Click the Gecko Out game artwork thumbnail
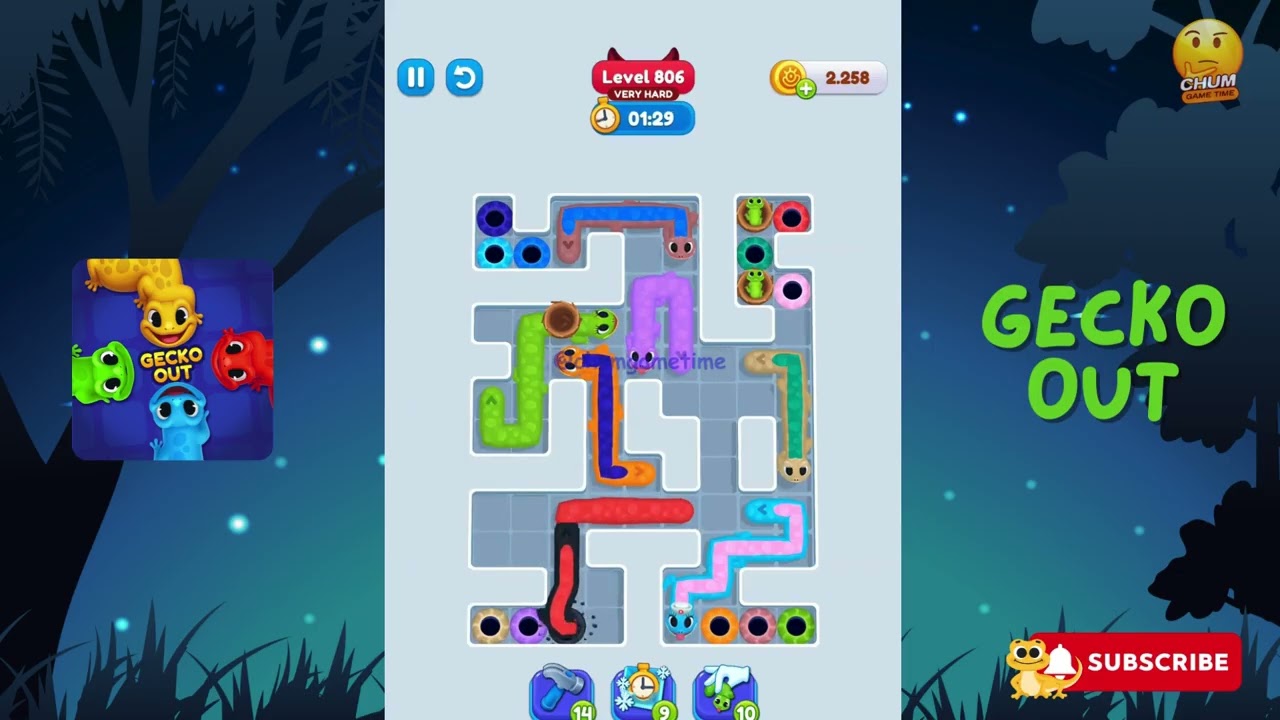Viewport: 1280px width, 720px height. (171, 357)
